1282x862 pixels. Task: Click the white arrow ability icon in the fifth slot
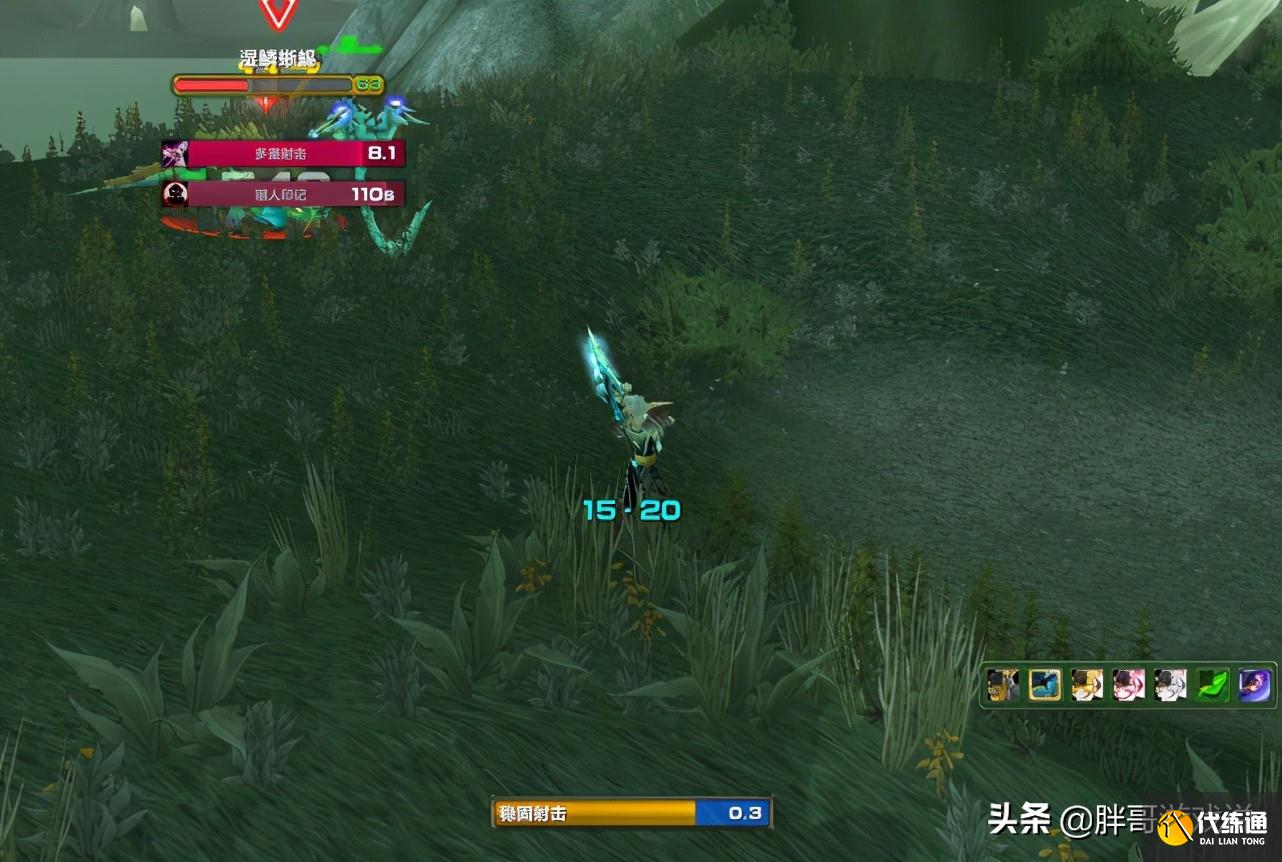pos(1169,686)
